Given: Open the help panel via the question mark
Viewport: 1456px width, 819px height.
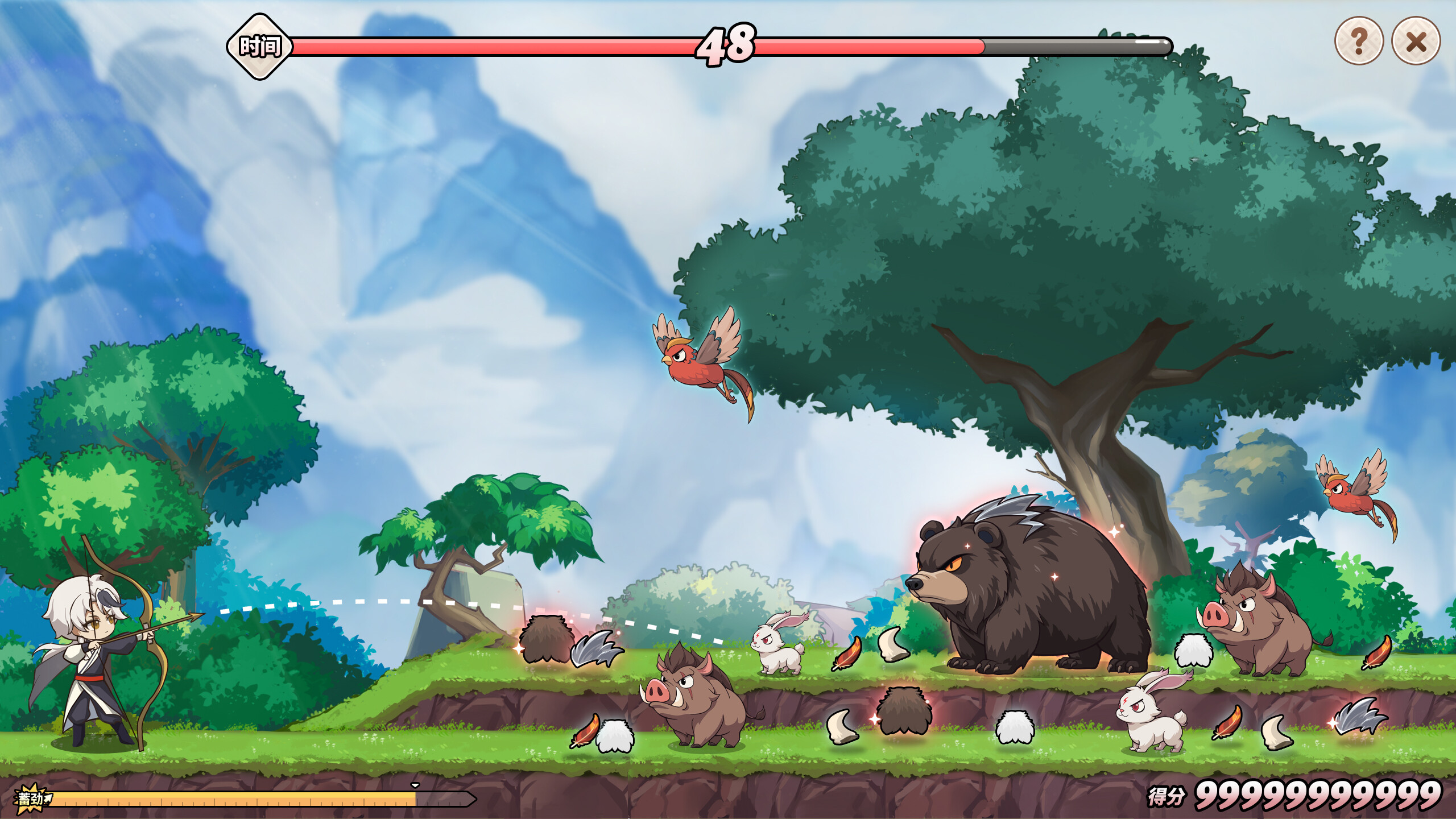Looking at the screenshot, I should (x=1359, y=40).
